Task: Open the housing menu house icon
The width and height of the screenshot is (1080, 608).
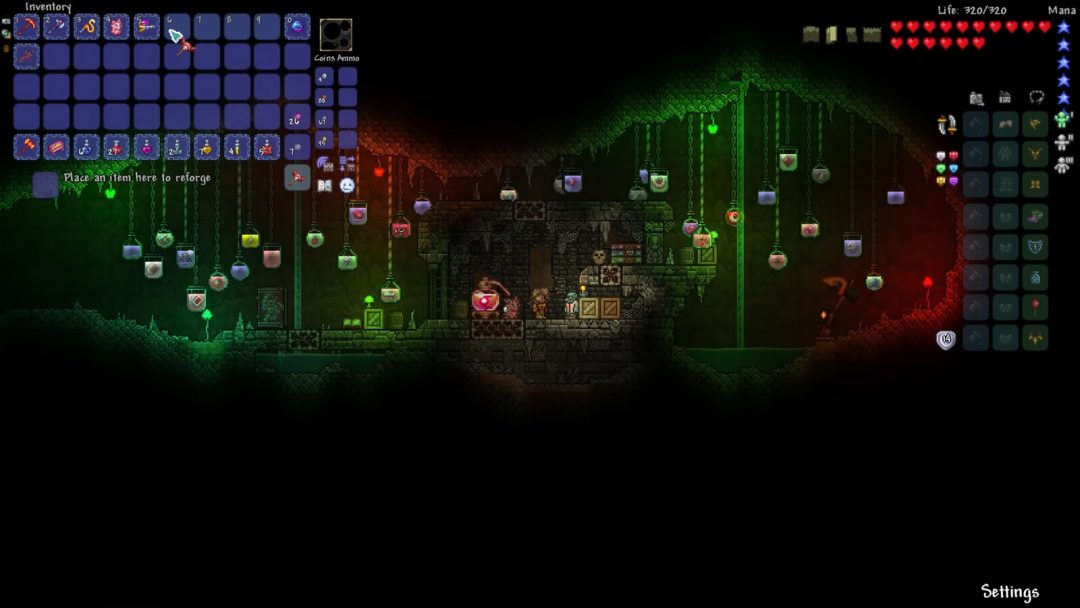Action: tap(1005, 98)
